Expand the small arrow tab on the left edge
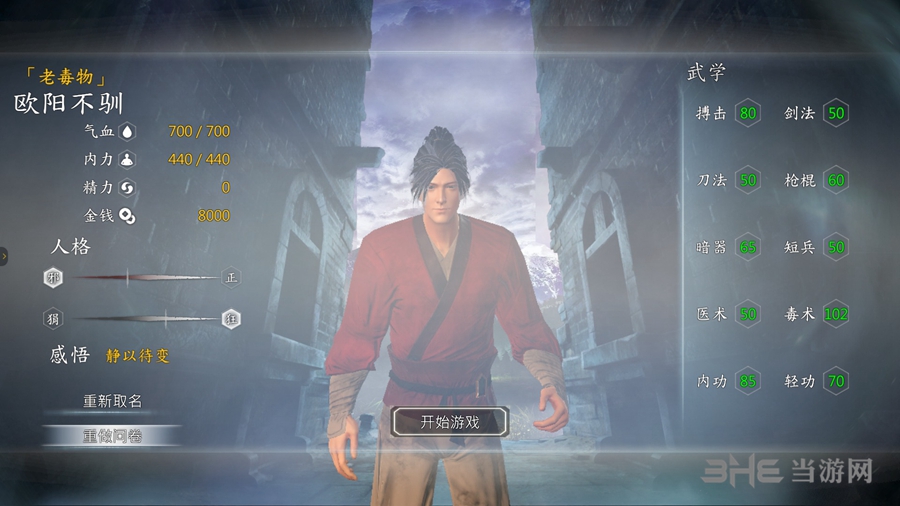The image size is (900, 506). coord(4,256)
